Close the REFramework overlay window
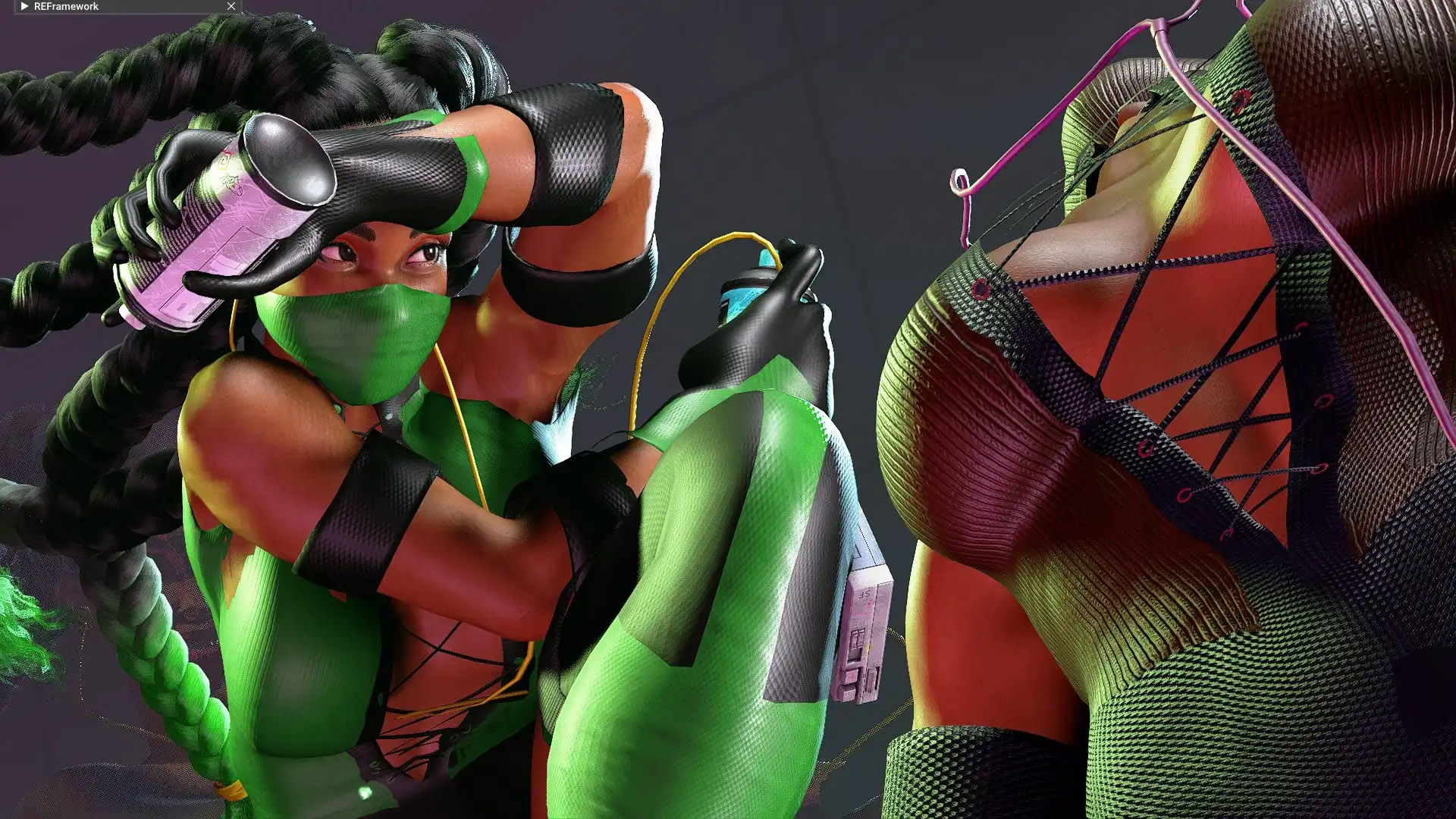This screenshot has width=1456, height=819. coord(231,6)
